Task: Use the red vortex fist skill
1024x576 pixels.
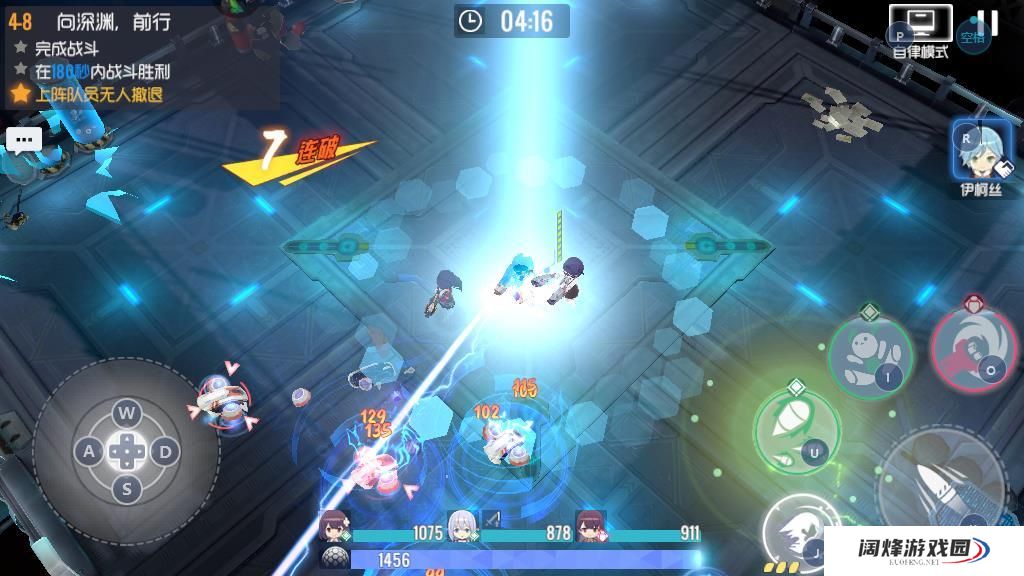Action: pos(973,345)
